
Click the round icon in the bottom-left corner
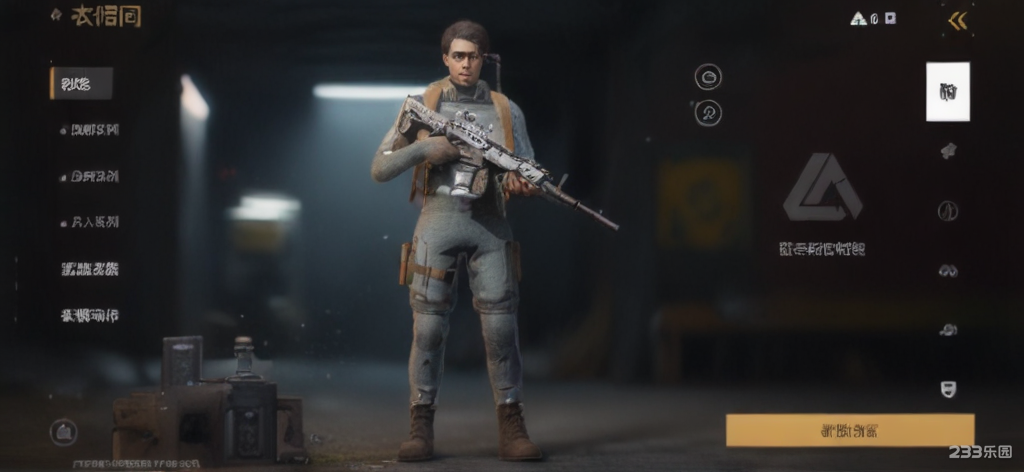(x=63, y=431)
